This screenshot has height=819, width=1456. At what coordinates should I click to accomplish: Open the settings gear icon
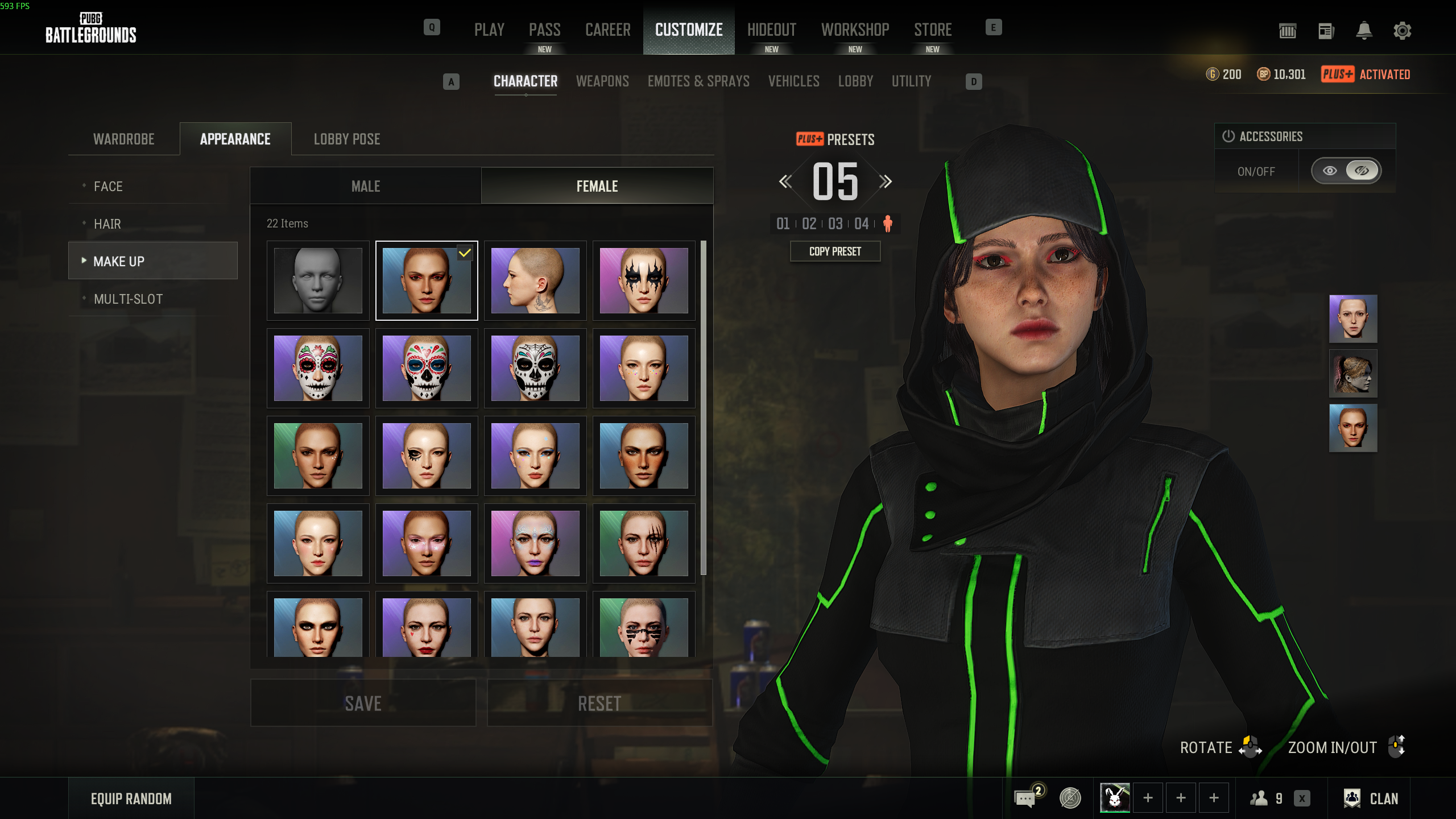[1402, 31]
